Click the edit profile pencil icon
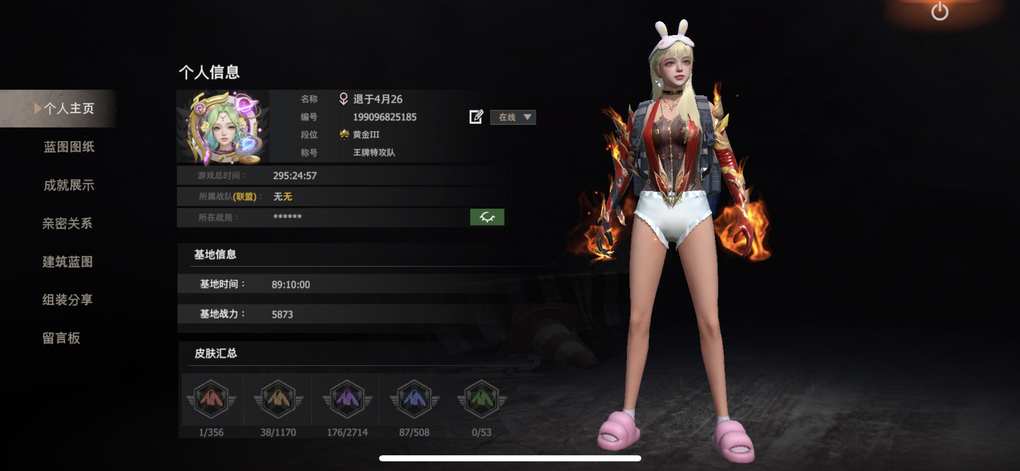This screenshot has width=1020, height=471. tap(476, 117)
